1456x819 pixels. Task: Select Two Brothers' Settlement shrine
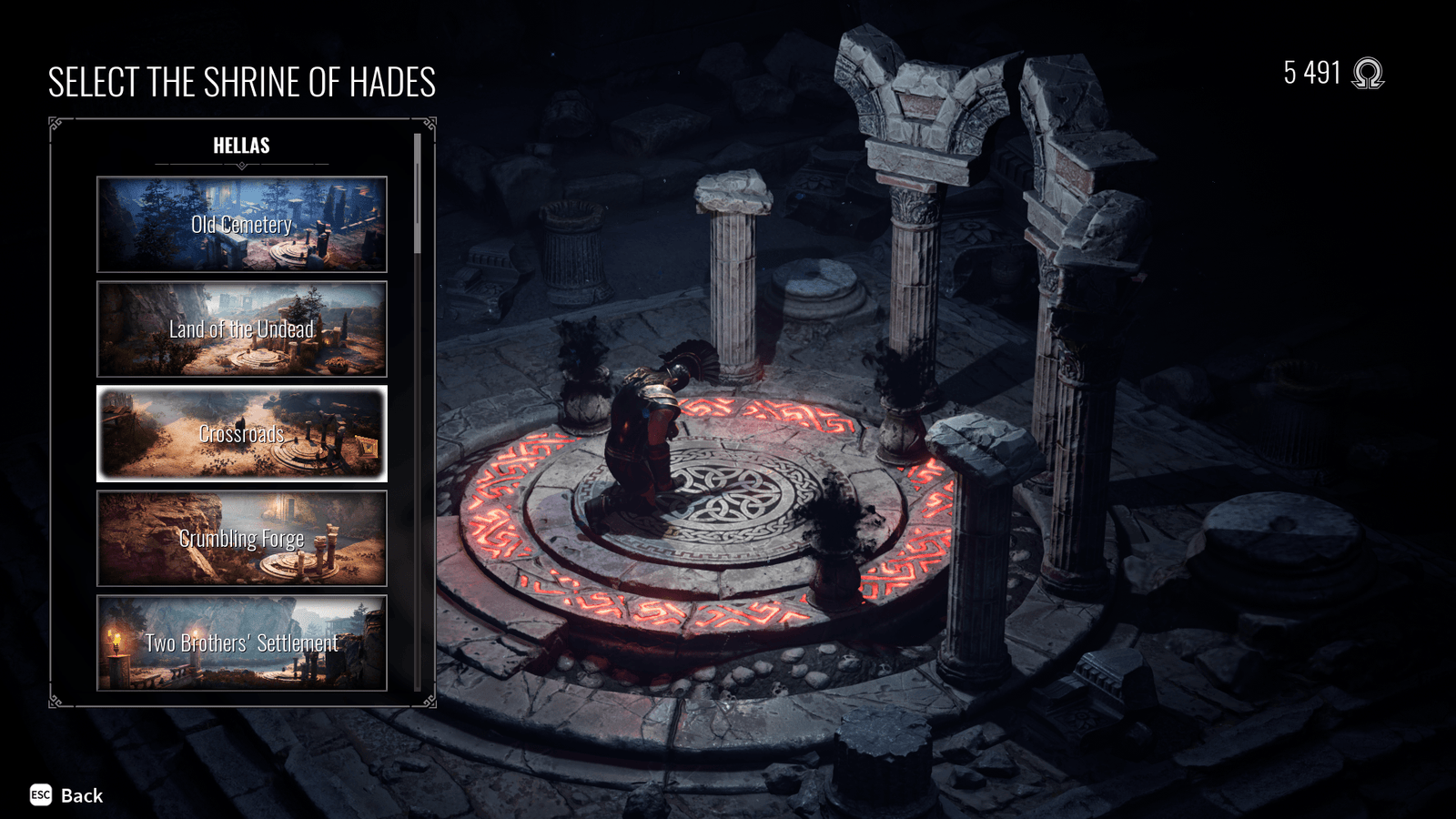(242, 643)
